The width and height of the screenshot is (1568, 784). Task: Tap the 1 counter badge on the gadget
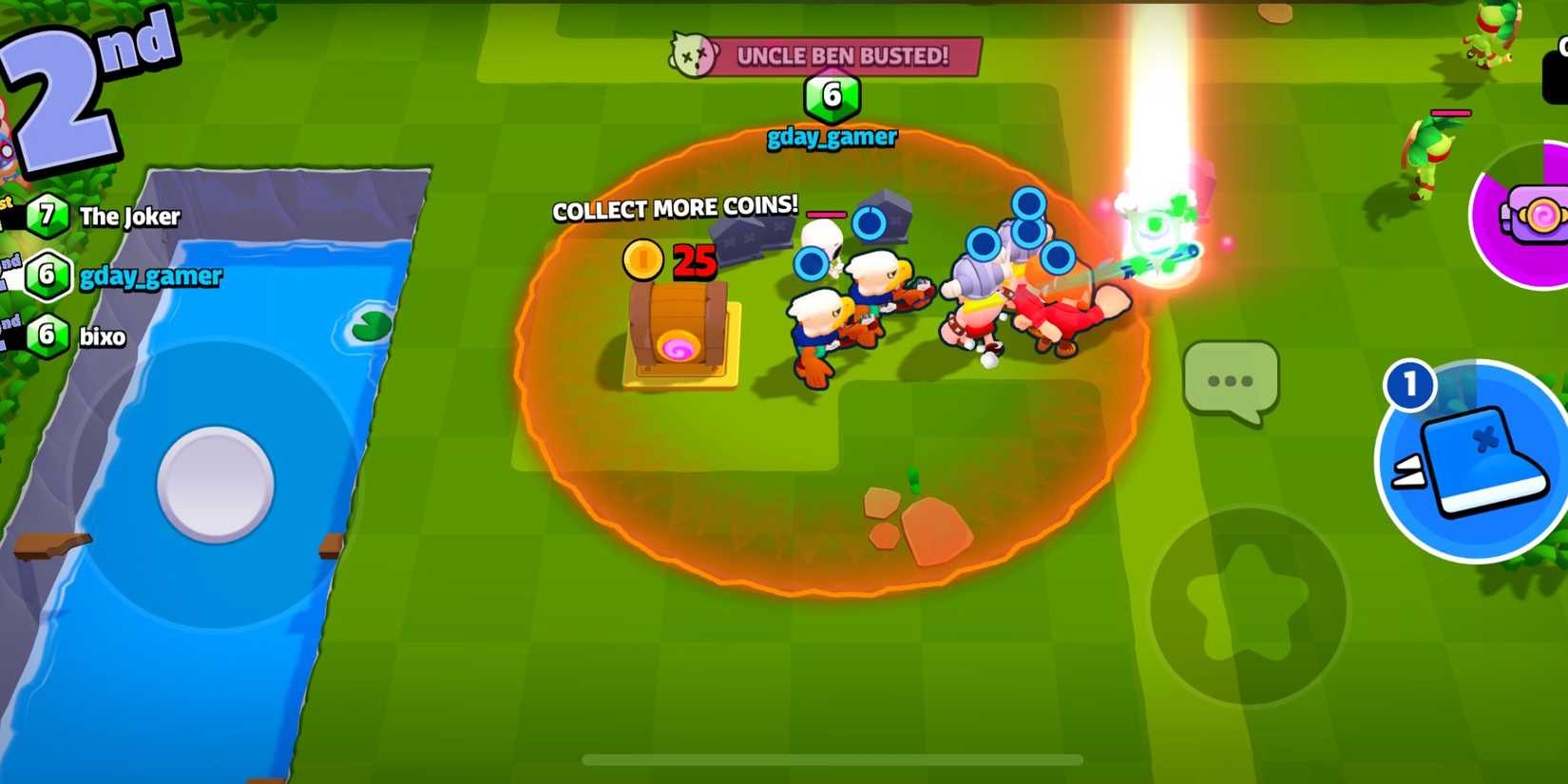pos(1410,383)
